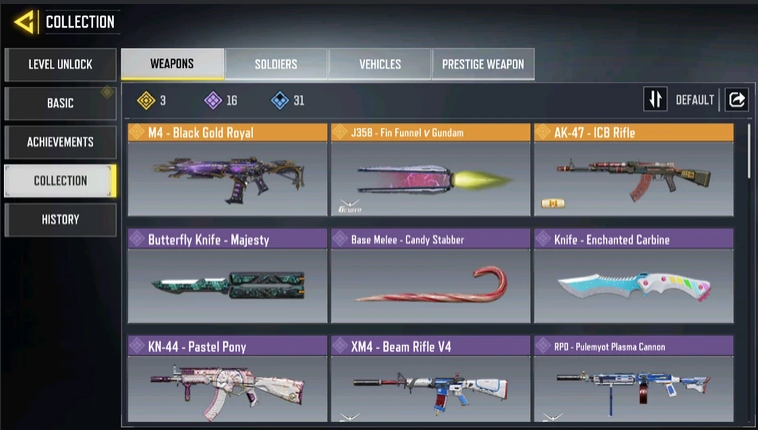The height and width of the screenshot is (430, 758).
Task: View the XM4 Beam Rifle V4 card
Action: tap(430, 381)
